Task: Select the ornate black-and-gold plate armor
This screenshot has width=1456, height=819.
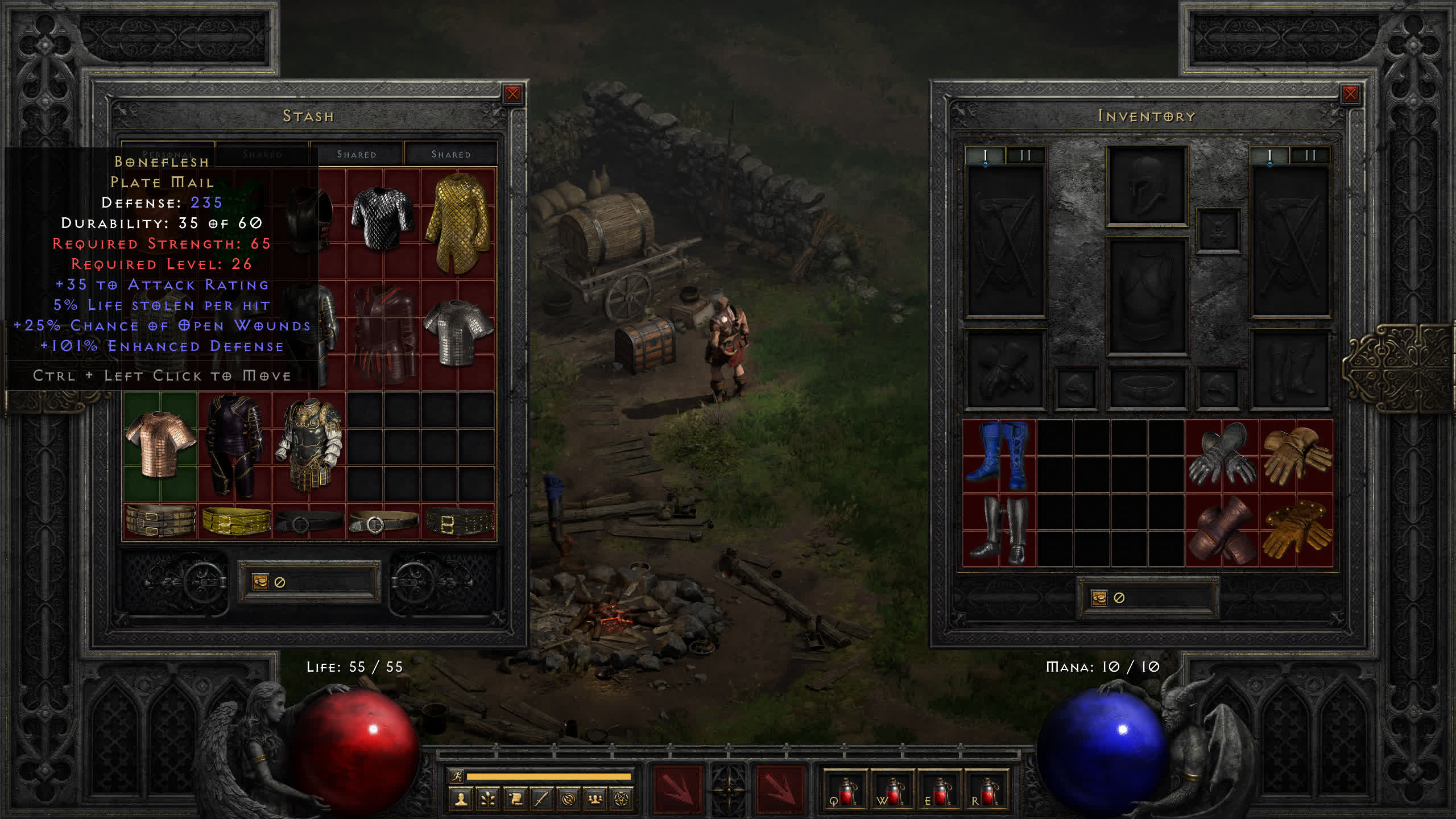Action: tap(309, 446)
